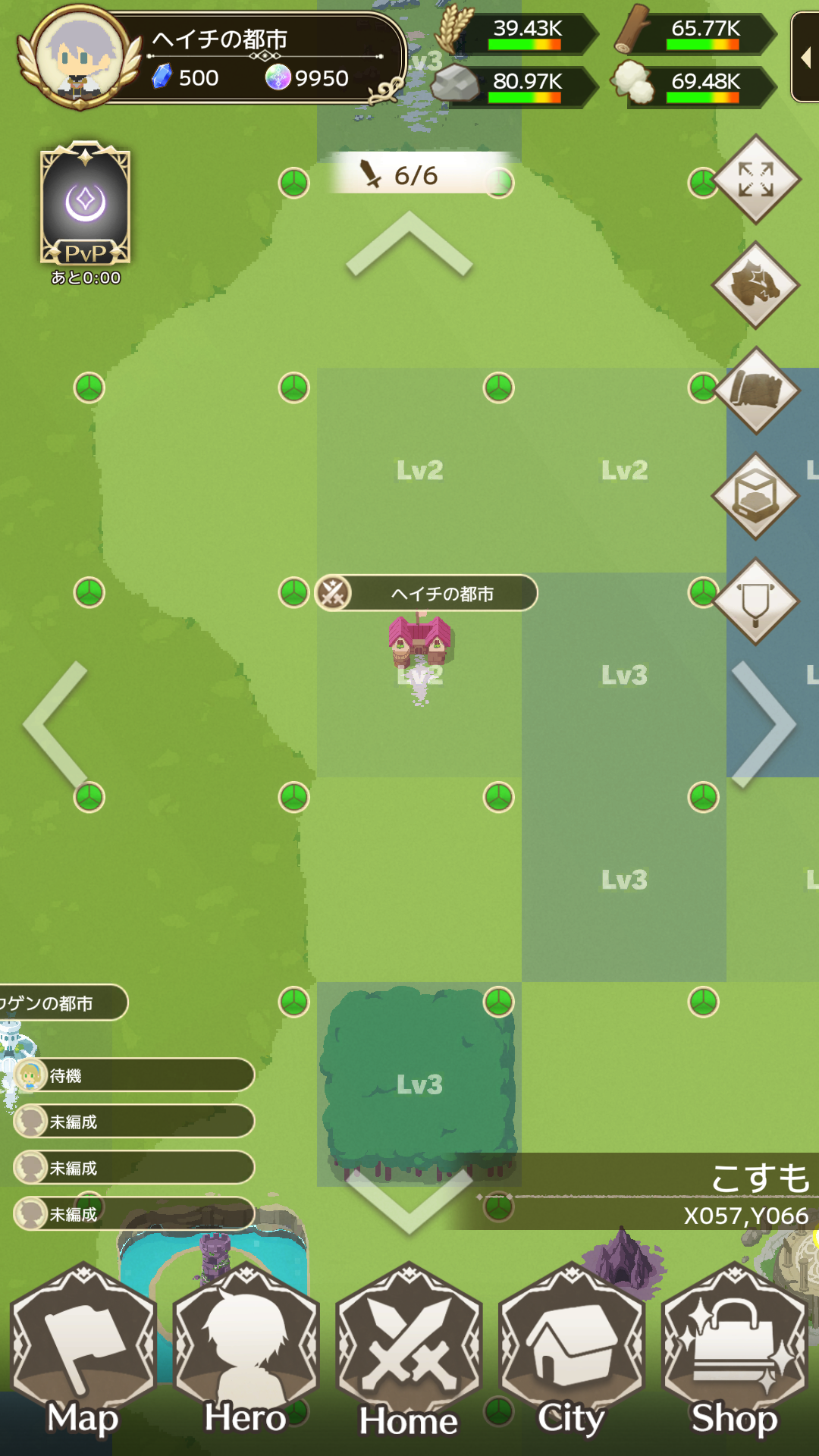Move the map left with left arrow
The width and height of the screenshot is (819, 1456).
(x=57, y=724)
